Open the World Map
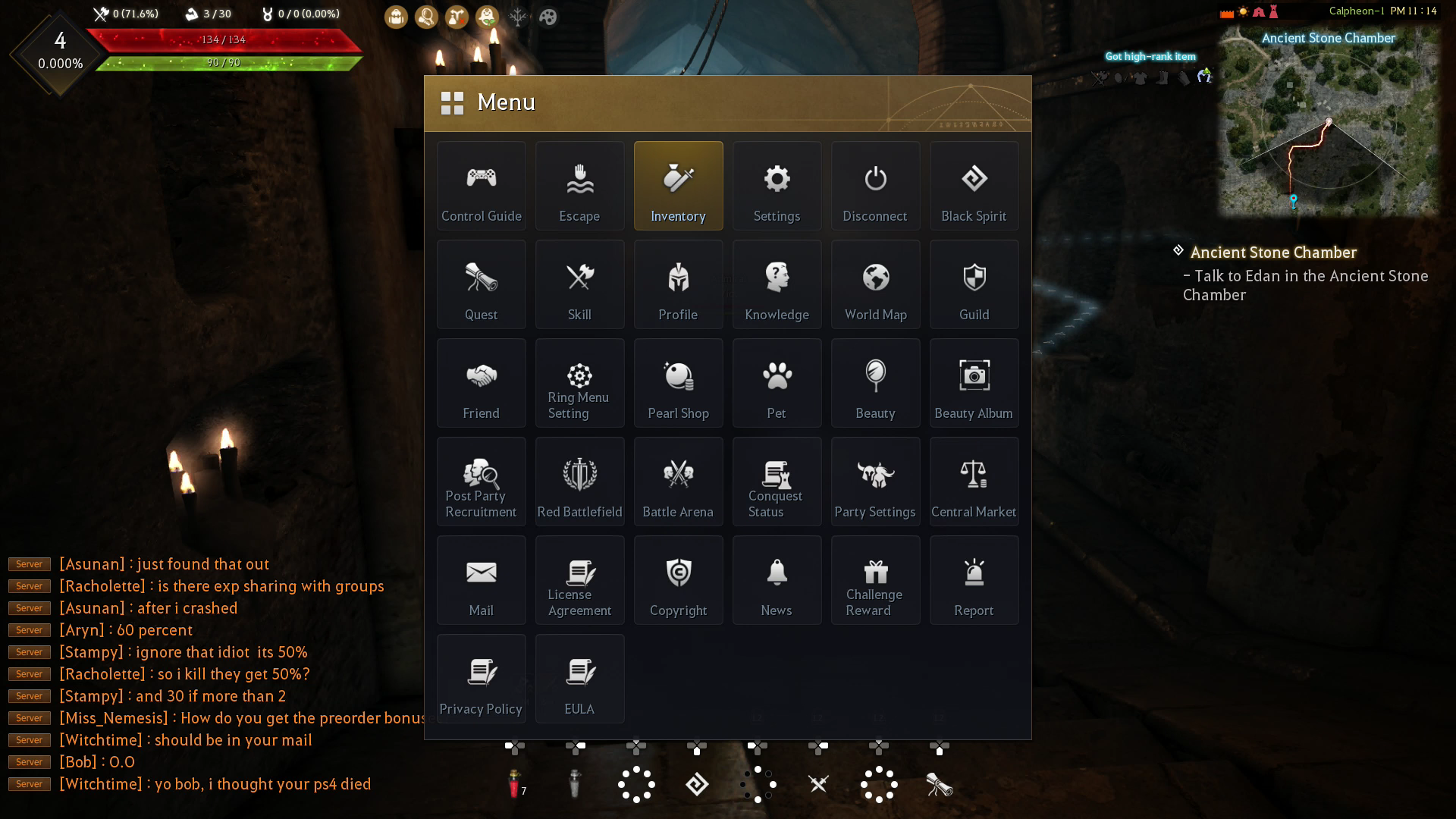Viewport: 1456px width, 819px height. point(875,284)
